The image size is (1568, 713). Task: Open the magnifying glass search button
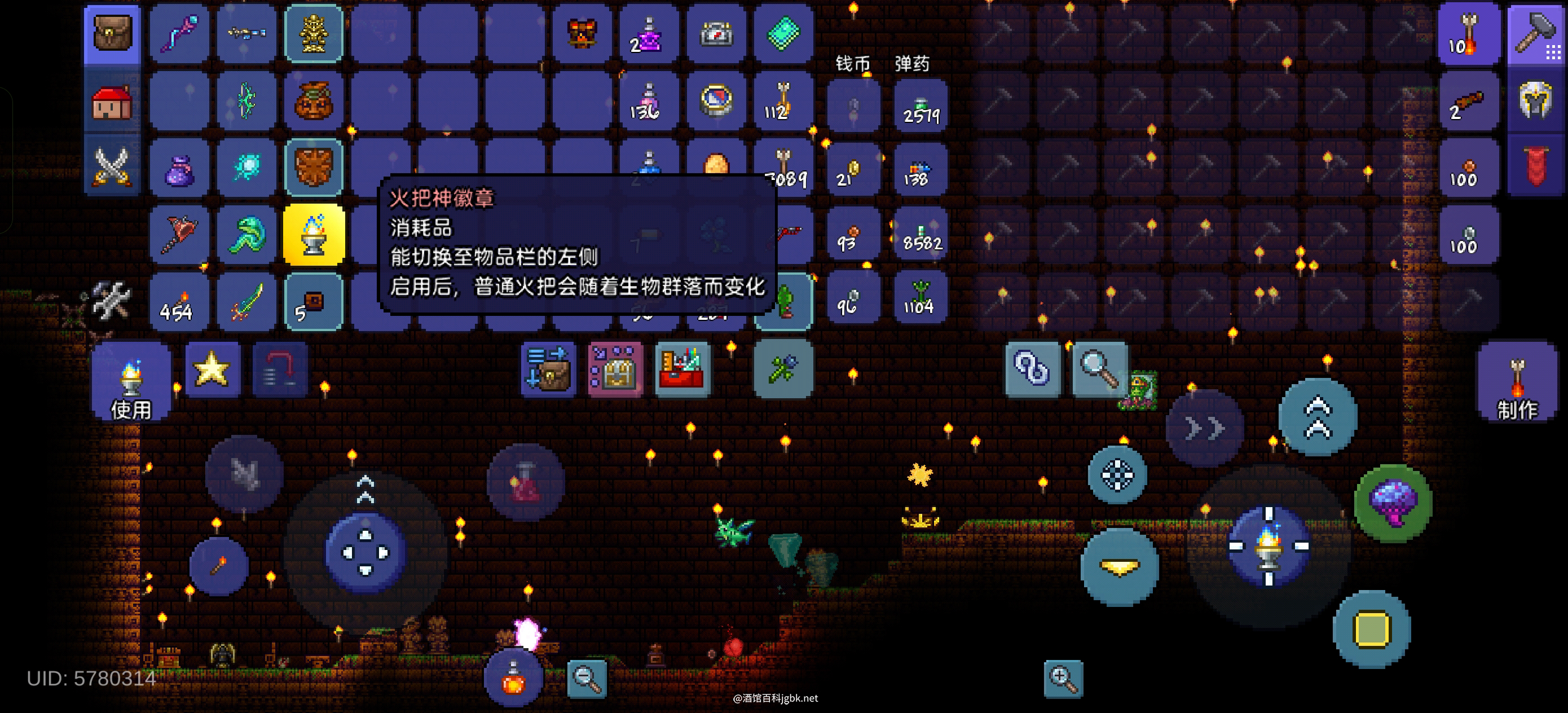pos(1099,369)
